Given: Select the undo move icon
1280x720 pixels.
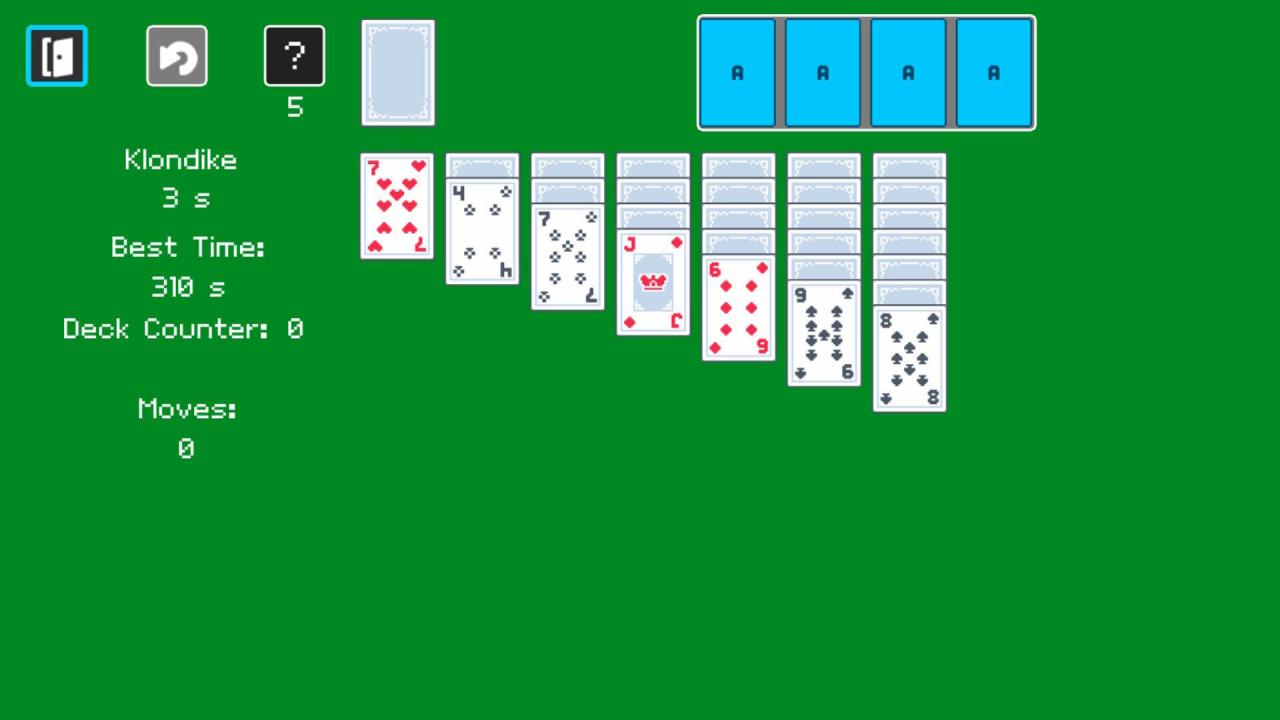Looking at the screenshot, I should pos(176,55).
